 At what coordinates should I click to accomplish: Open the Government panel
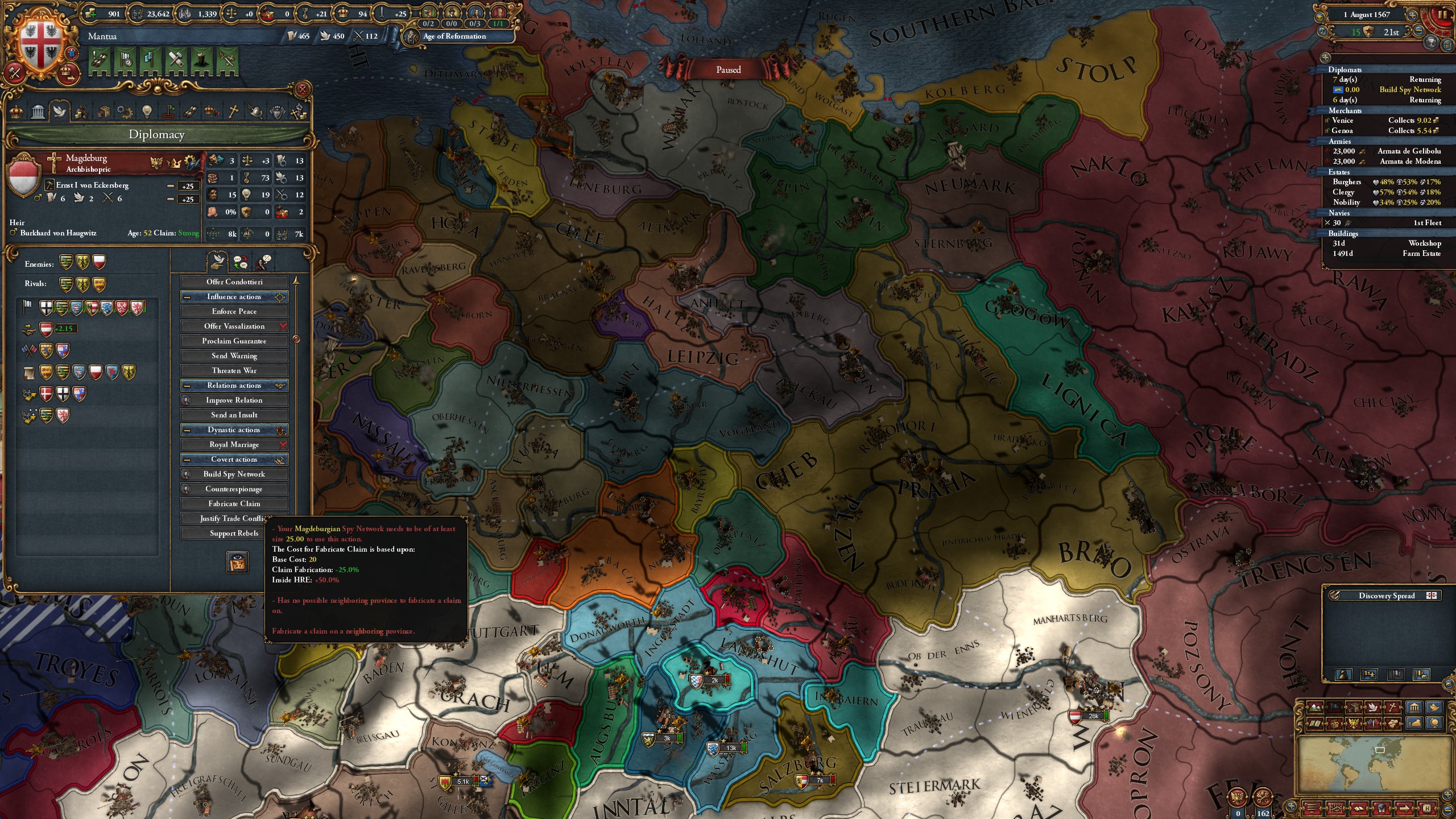(38, 111)
